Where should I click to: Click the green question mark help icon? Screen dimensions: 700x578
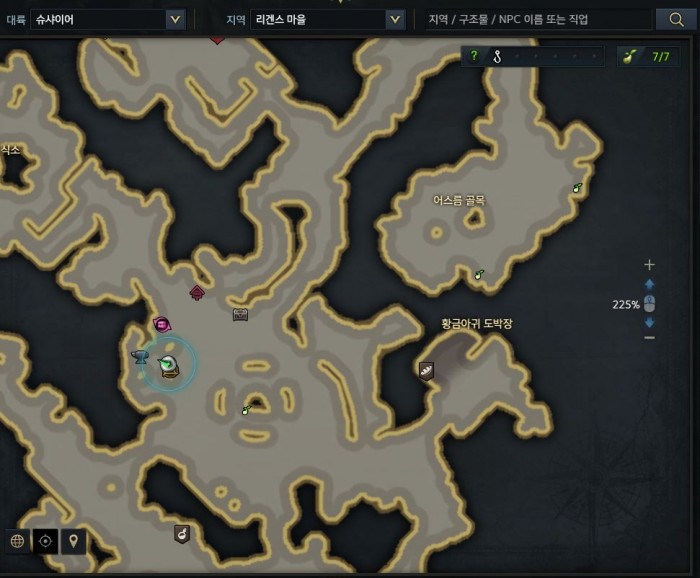pyautogui.click(x=474, y=56)
